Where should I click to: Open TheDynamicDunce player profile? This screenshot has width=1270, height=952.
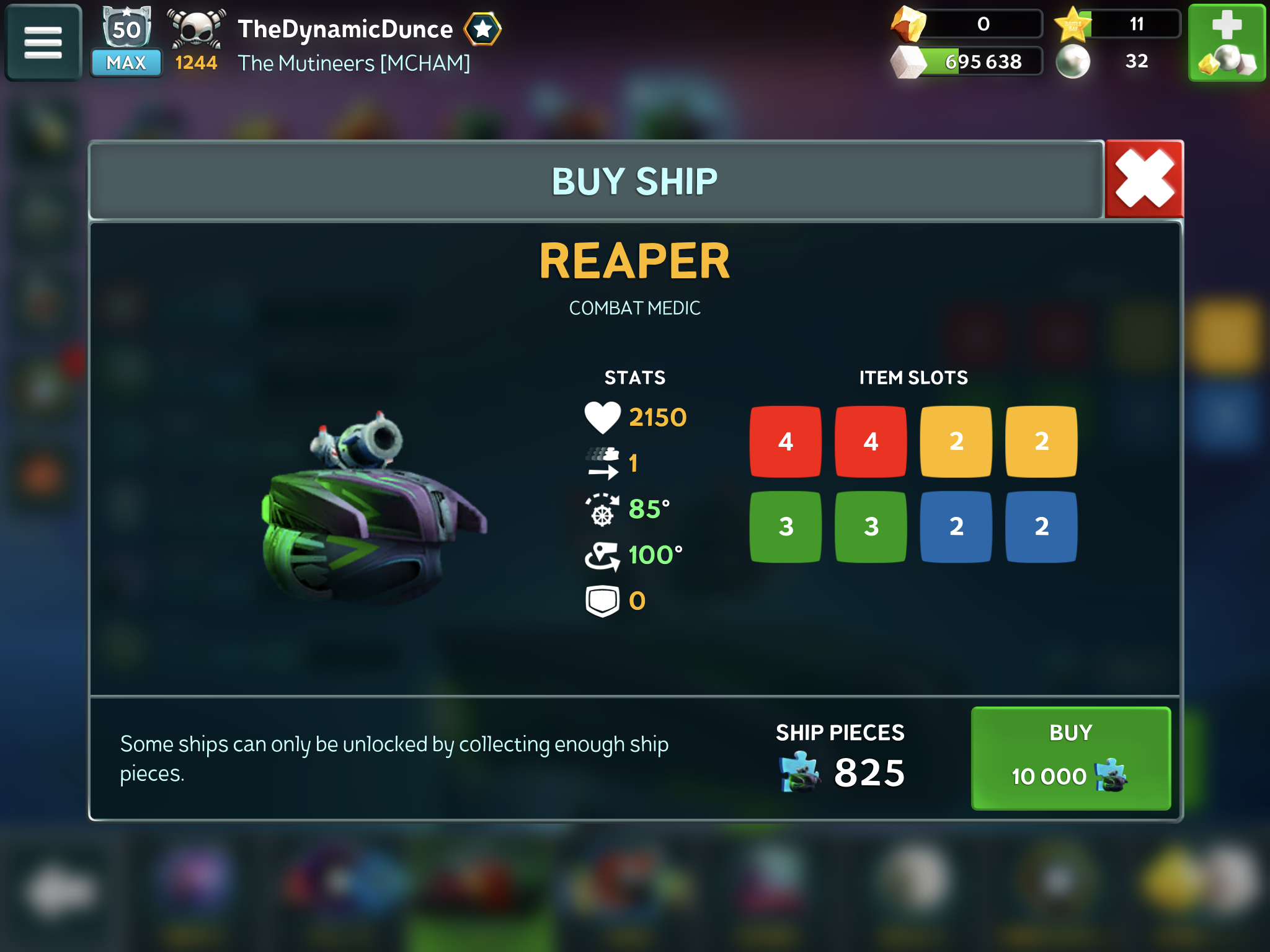(x=345, y=29)
